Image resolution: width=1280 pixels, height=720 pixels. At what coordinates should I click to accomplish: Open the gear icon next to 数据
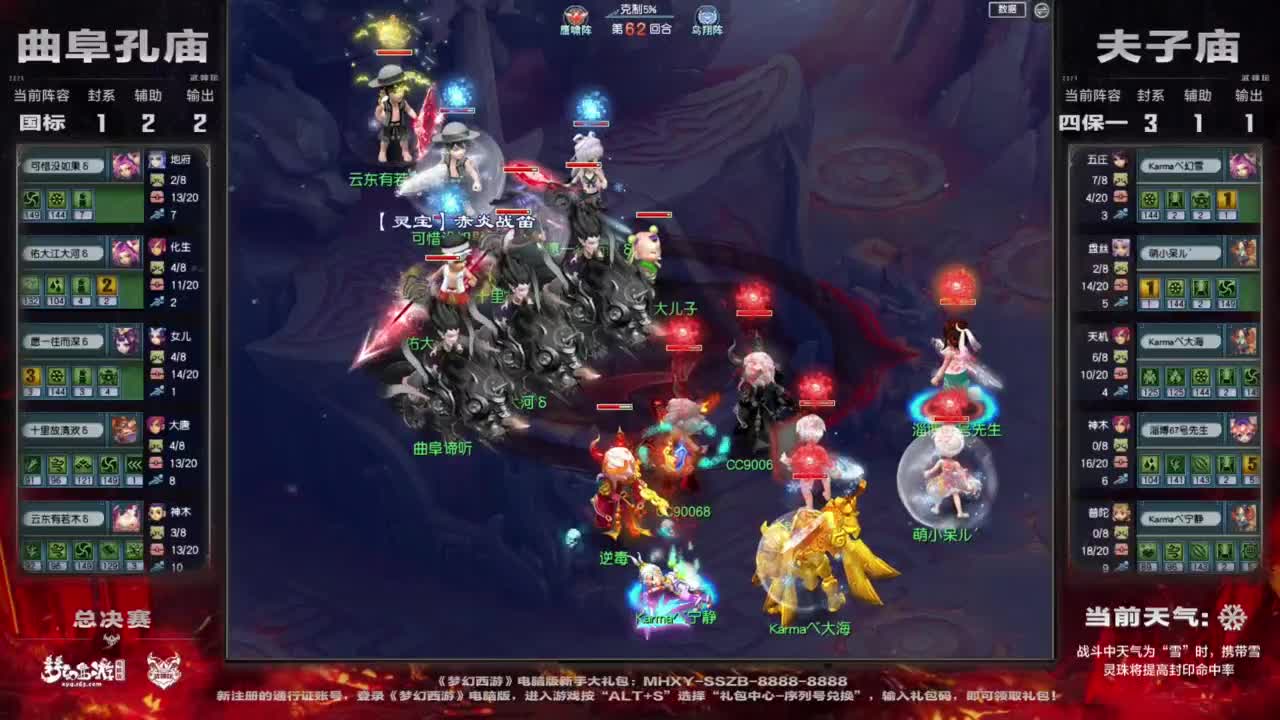pos(1041,10)
